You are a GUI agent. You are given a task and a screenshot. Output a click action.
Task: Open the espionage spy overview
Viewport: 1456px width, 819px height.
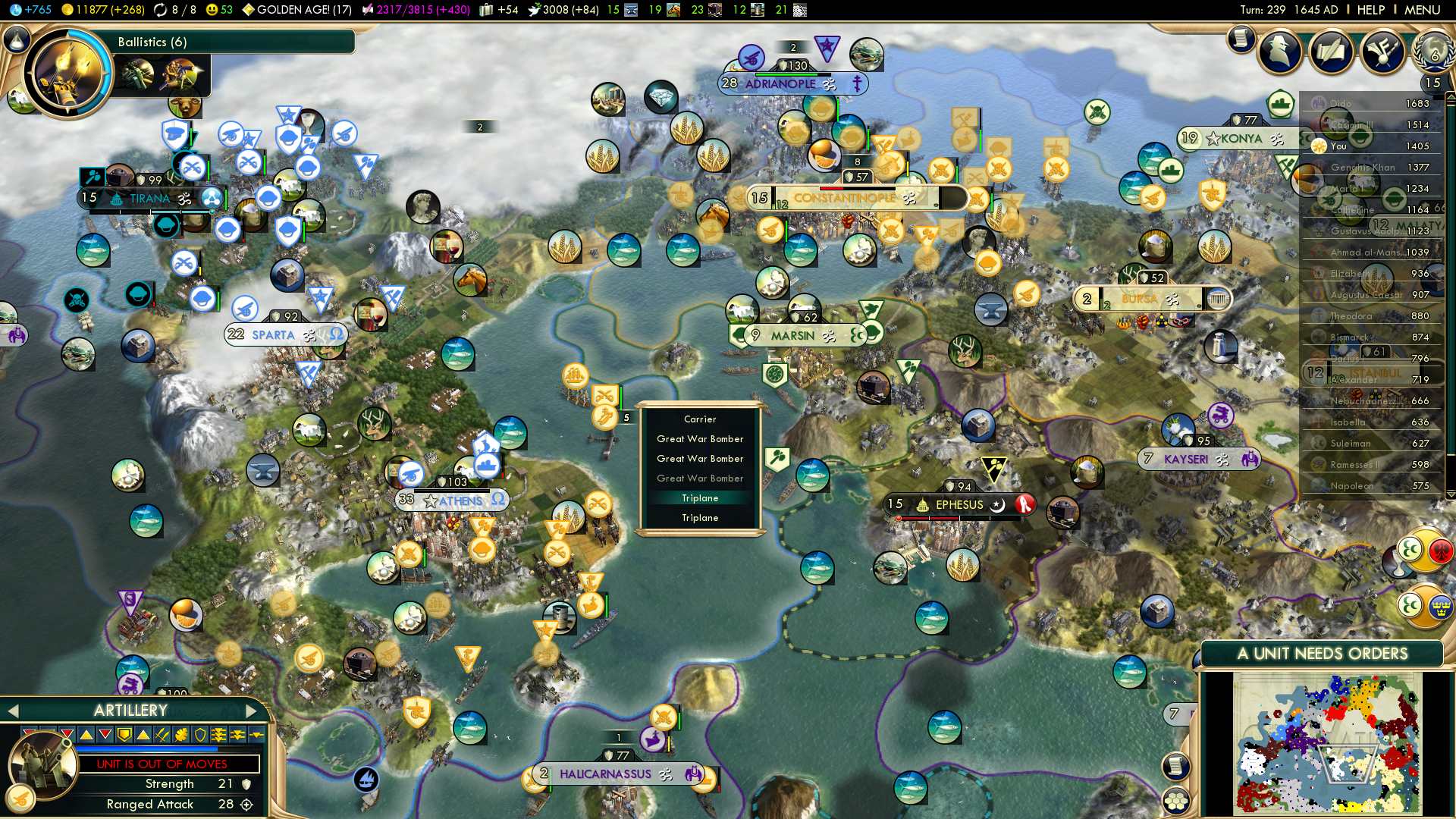(1280, 52)
